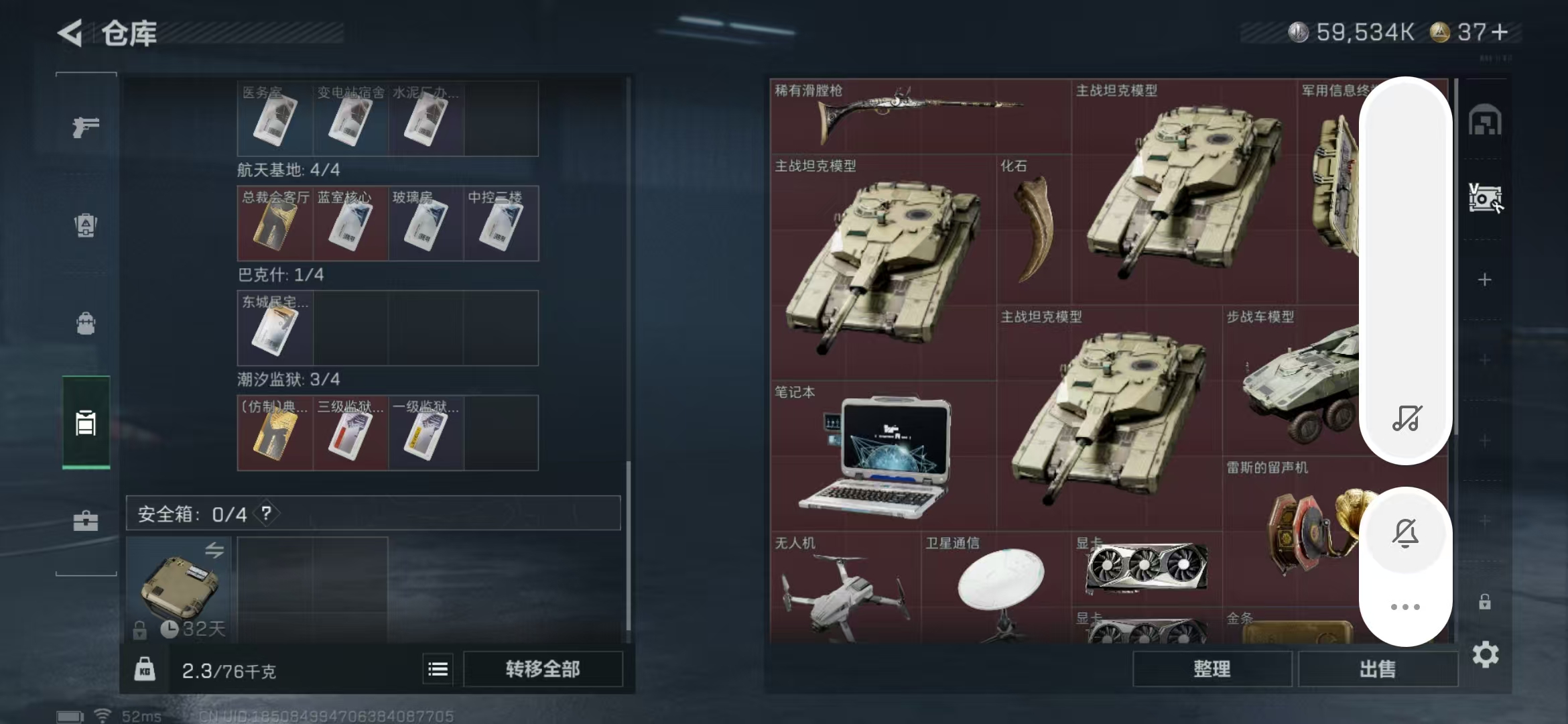Add currency with the plus button
The image size is (1568, 724).
(1500, 32)
